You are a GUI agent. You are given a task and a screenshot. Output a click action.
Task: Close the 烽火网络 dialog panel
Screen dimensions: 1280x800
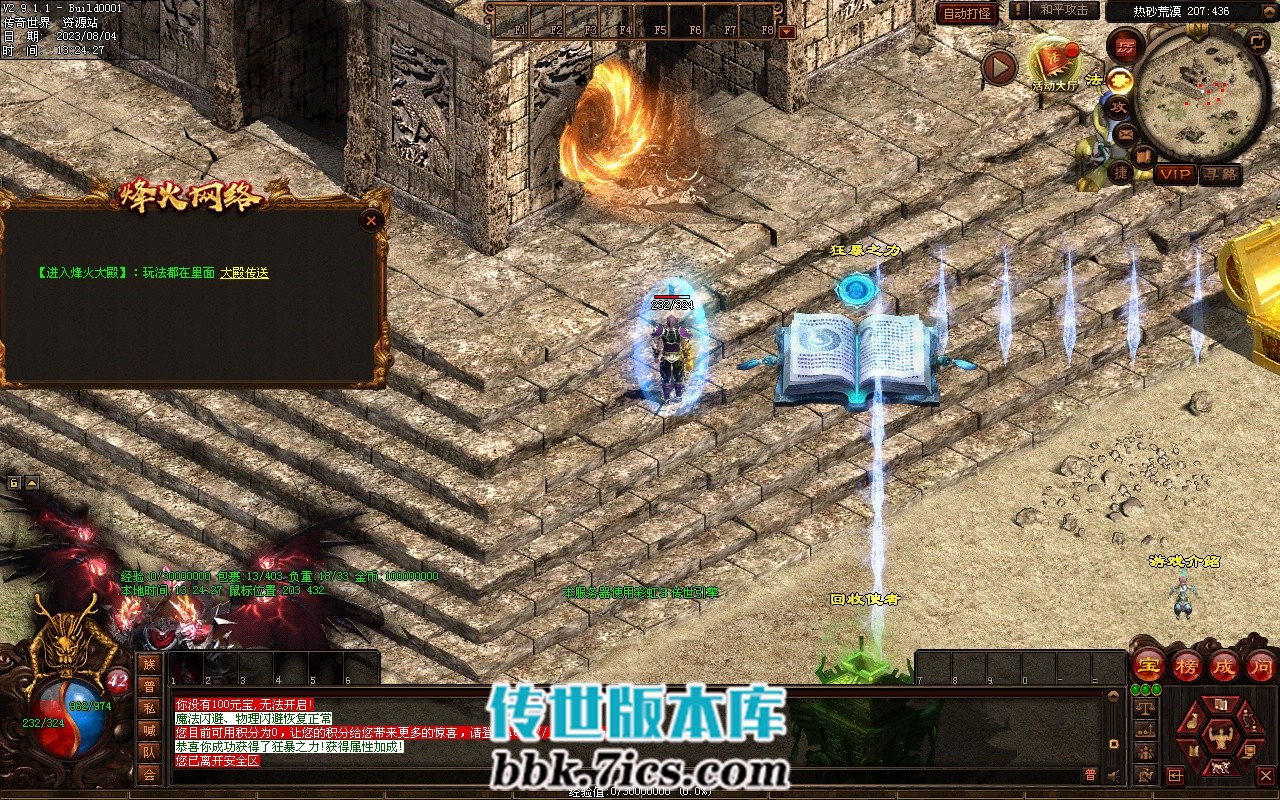click(x=372, y=221)
